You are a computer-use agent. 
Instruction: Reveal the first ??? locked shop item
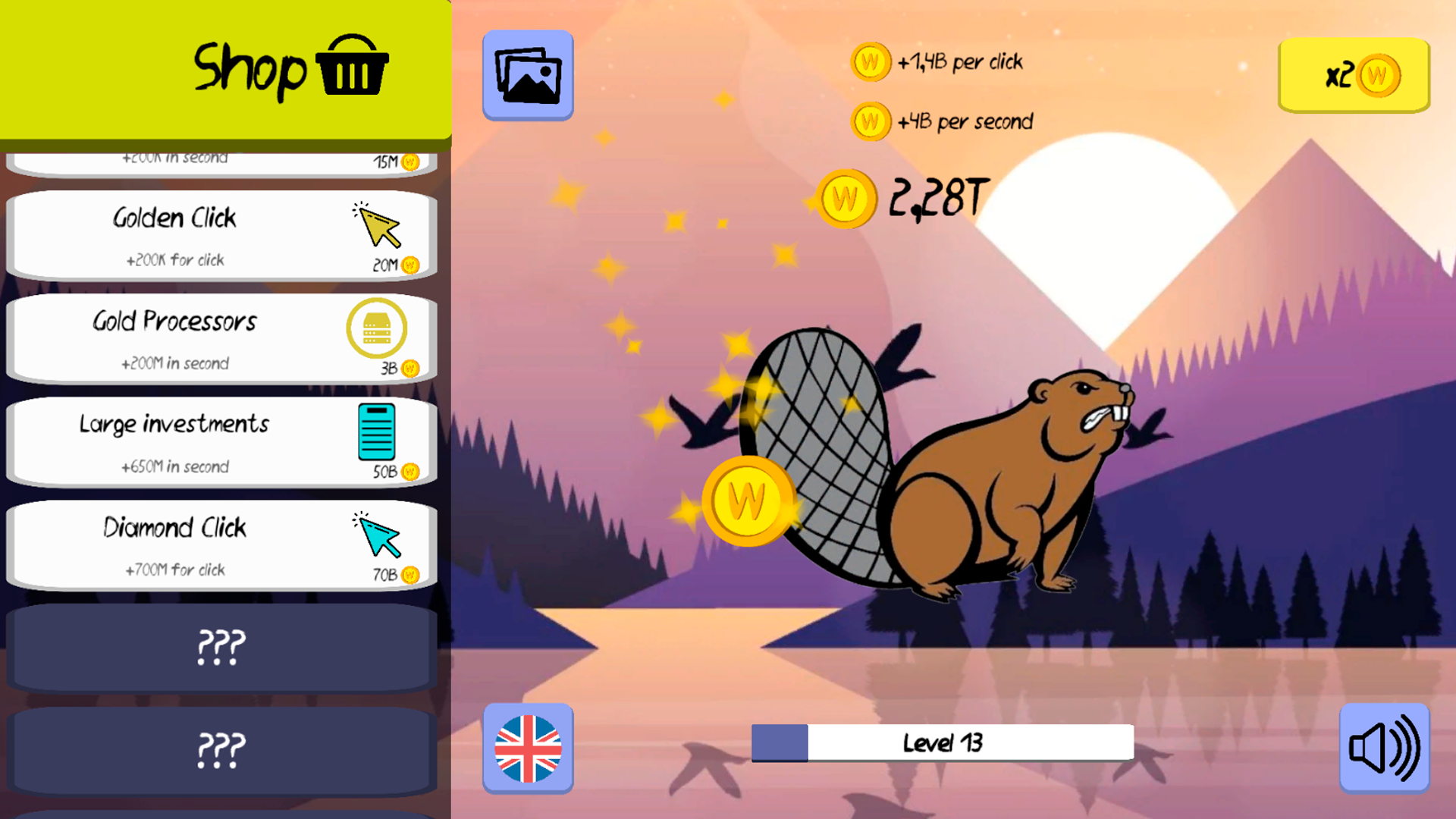(x=220, y=648)
